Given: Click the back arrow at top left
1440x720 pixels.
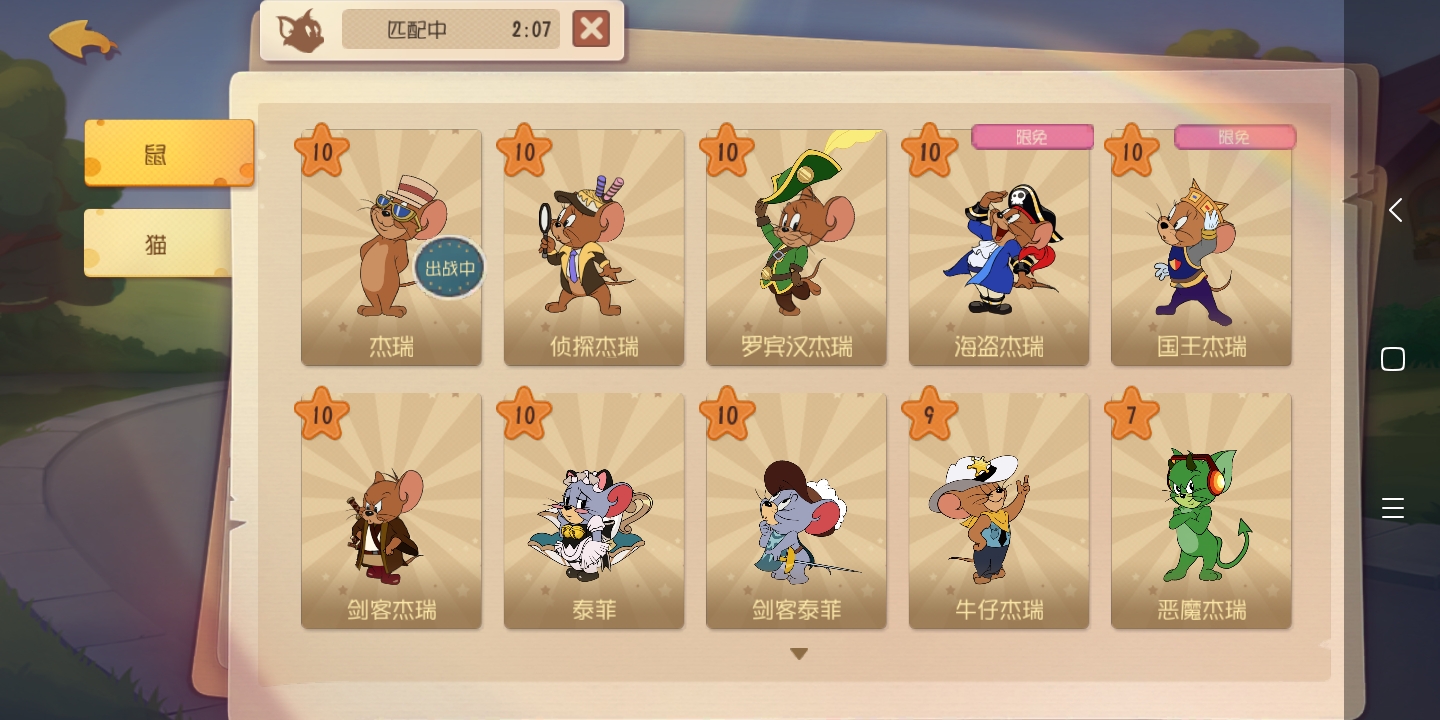Looking at the screenshot, I should pyautogui.click(x=84, y=40).
